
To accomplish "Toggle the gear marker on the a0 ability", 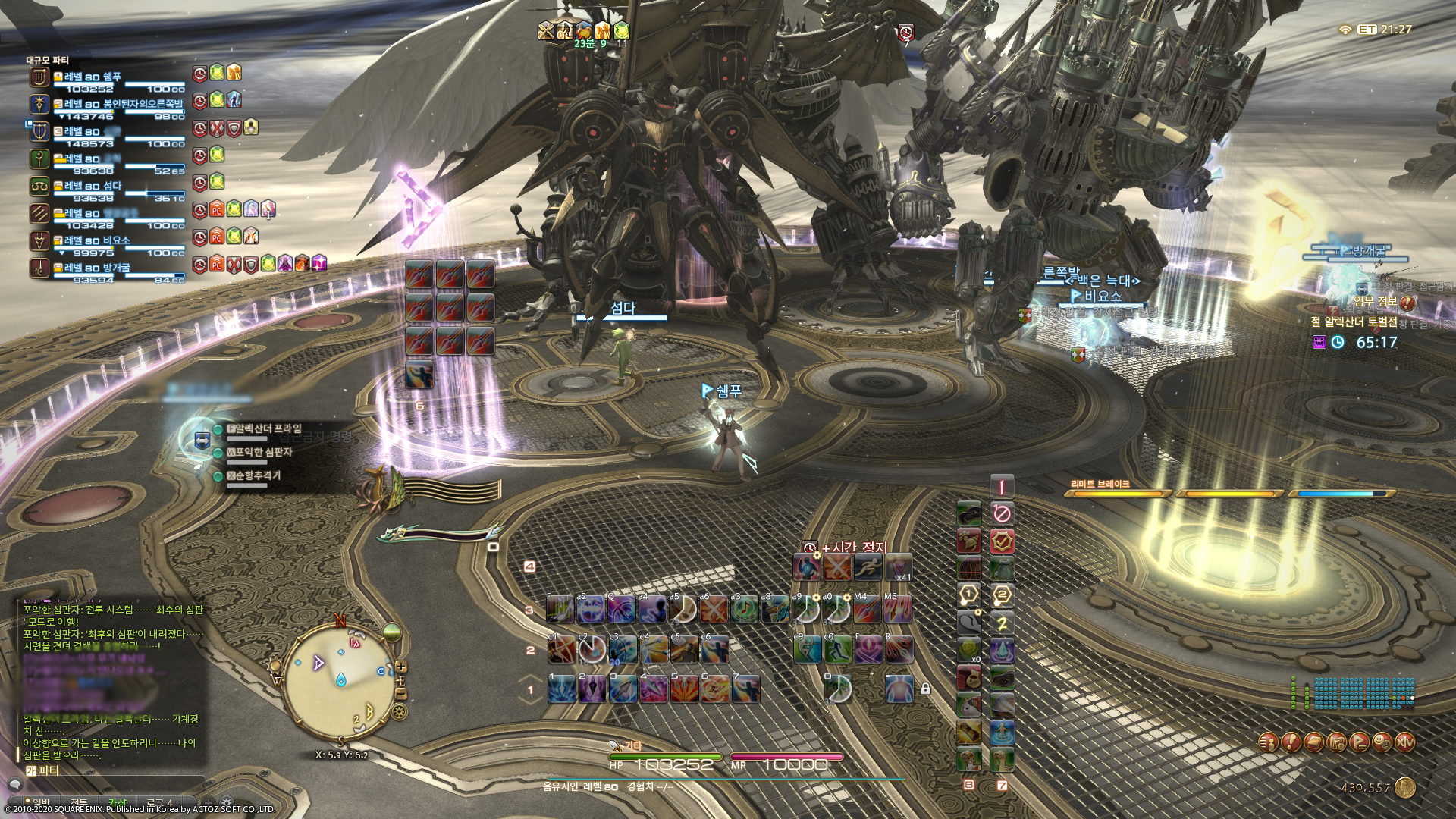I will point(848,598).
